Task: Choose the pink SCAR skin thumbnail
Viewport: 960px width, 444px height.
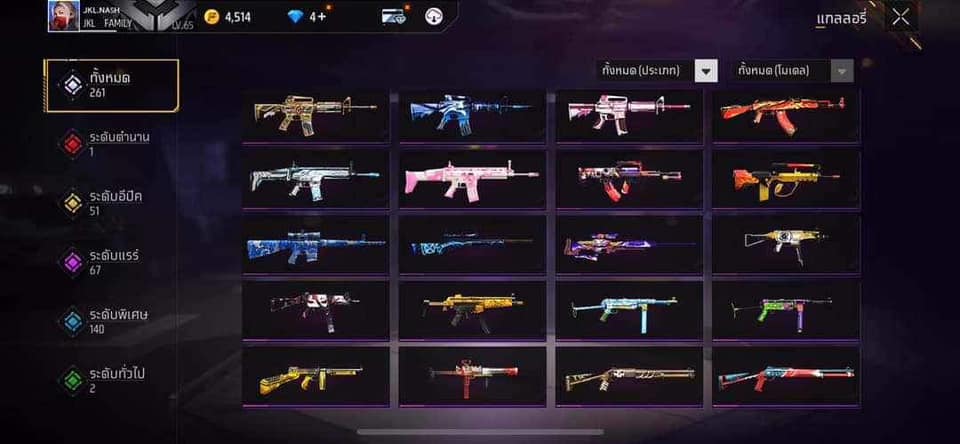Action: point(472,179)
